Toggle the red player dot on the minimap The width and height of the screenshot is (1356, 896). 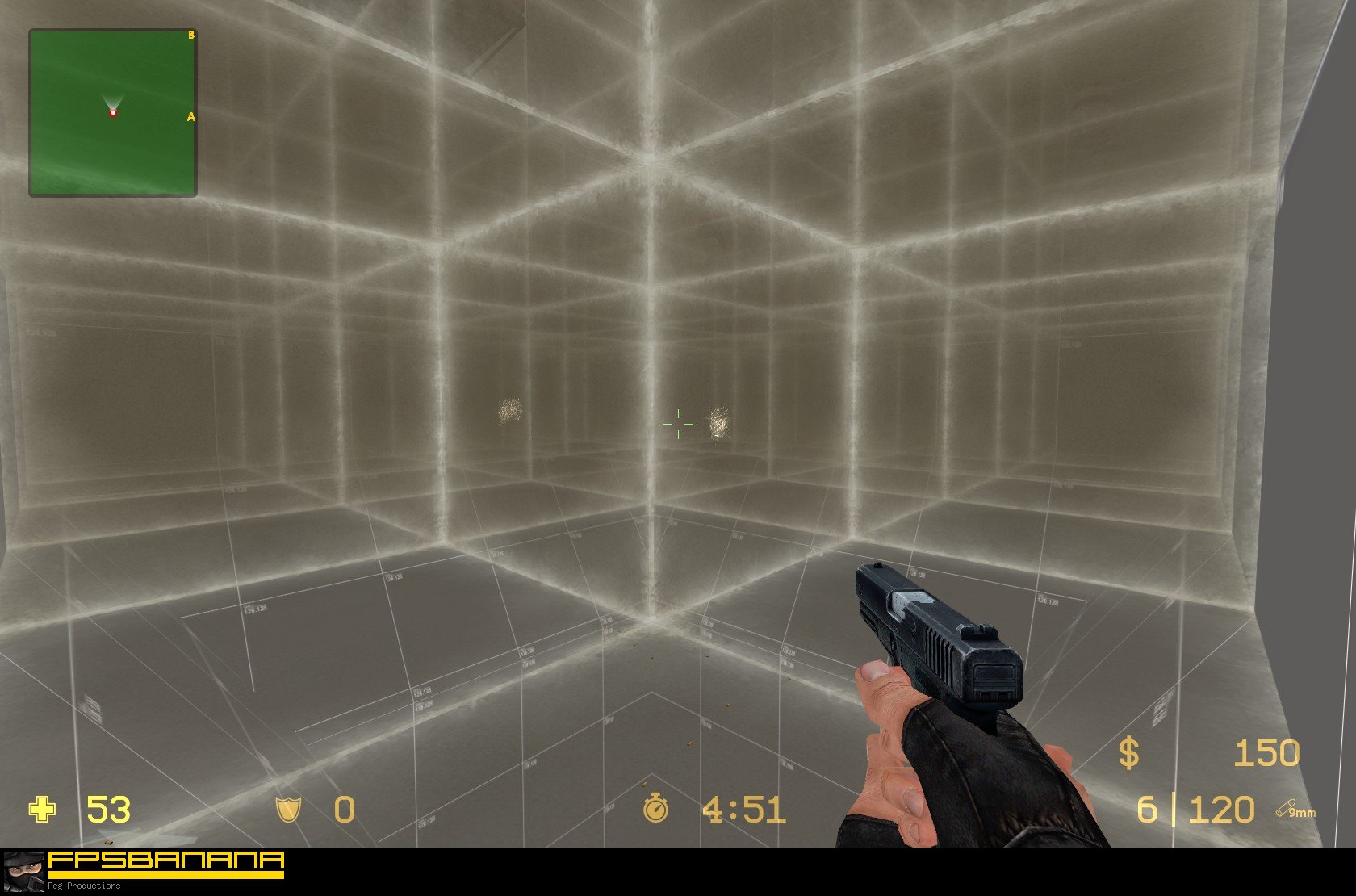tap(113, 114)
